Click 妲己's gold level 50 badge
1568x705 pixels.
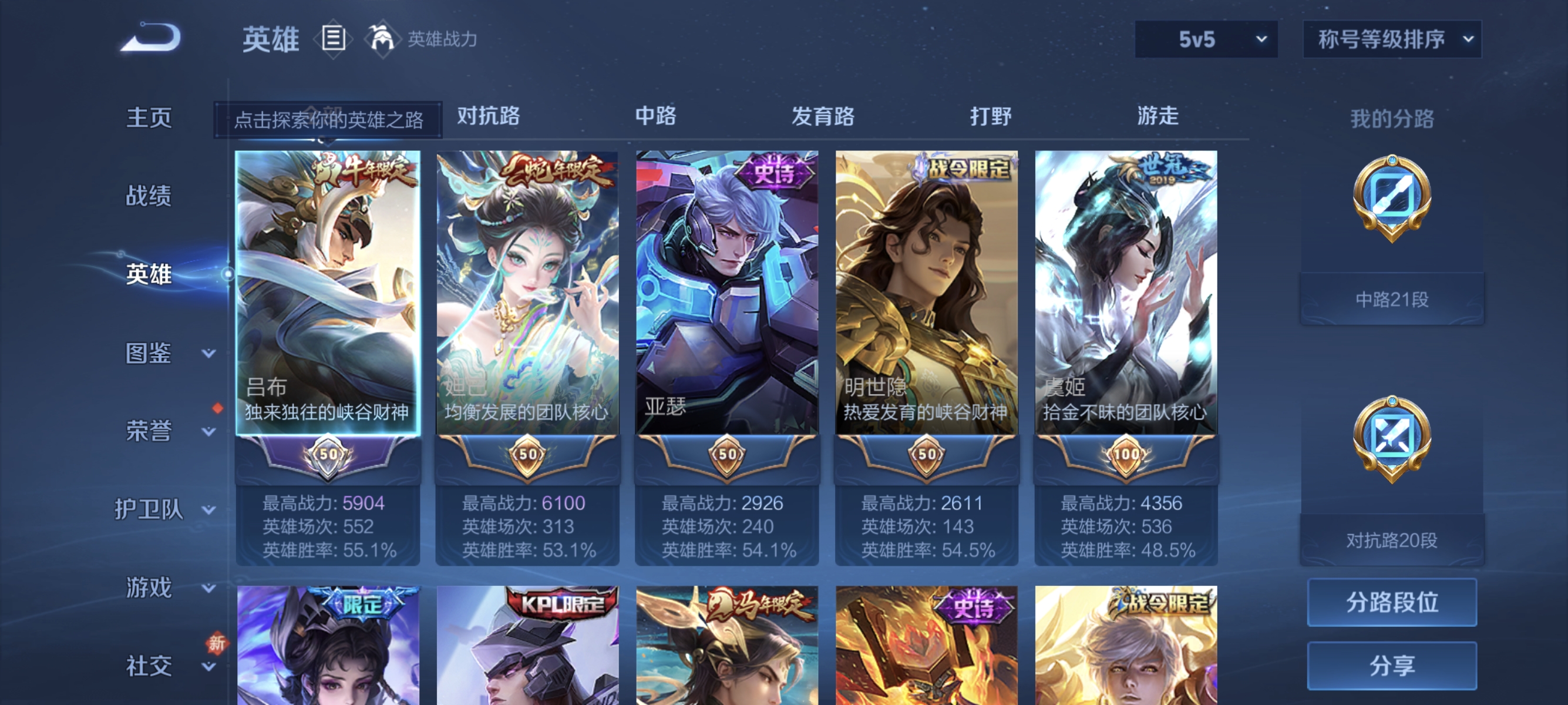point(529,454)
